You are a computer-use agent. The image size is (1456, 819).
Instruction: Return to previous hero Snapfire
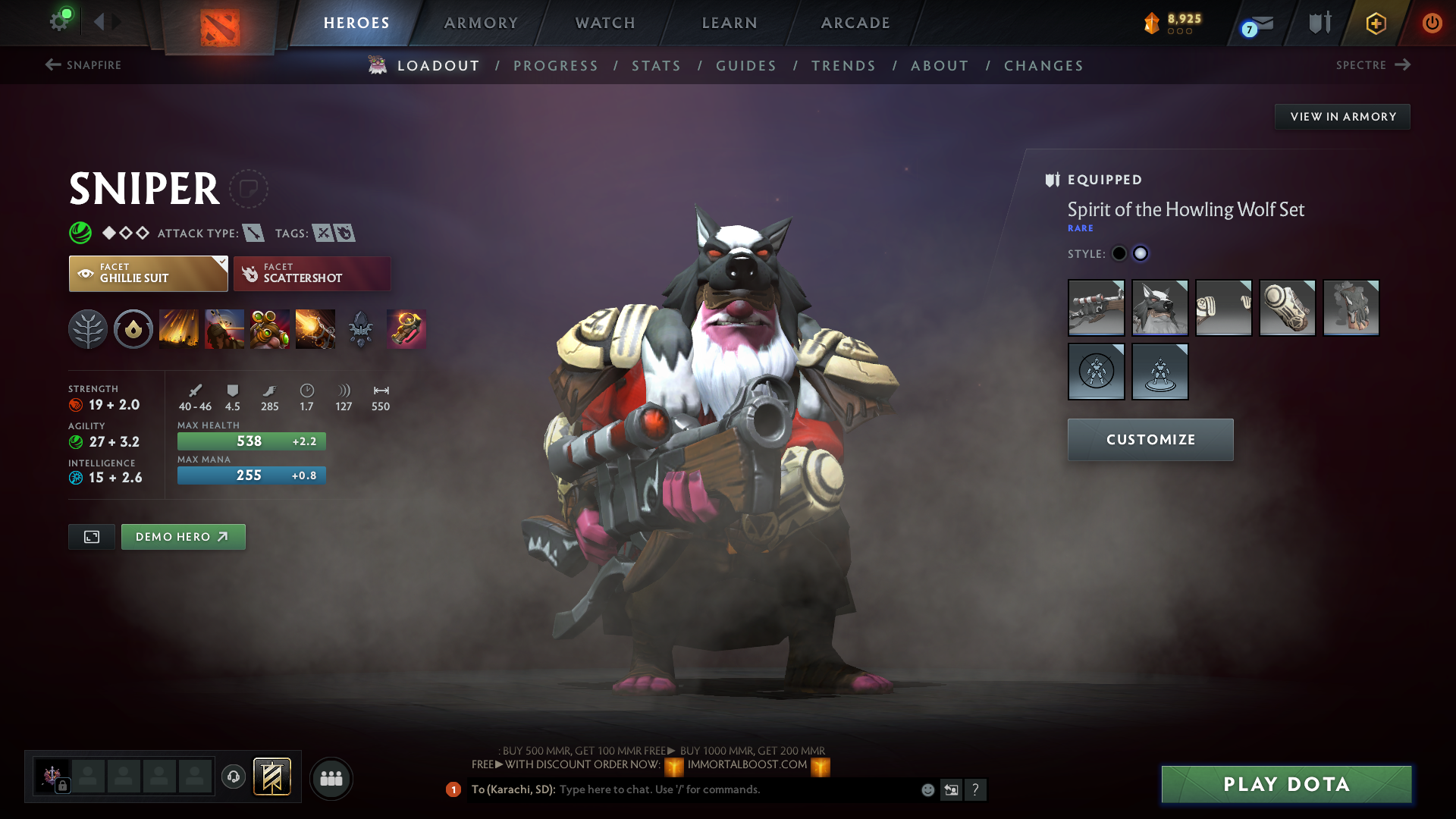pyautogui.click(x=83, y=65)
